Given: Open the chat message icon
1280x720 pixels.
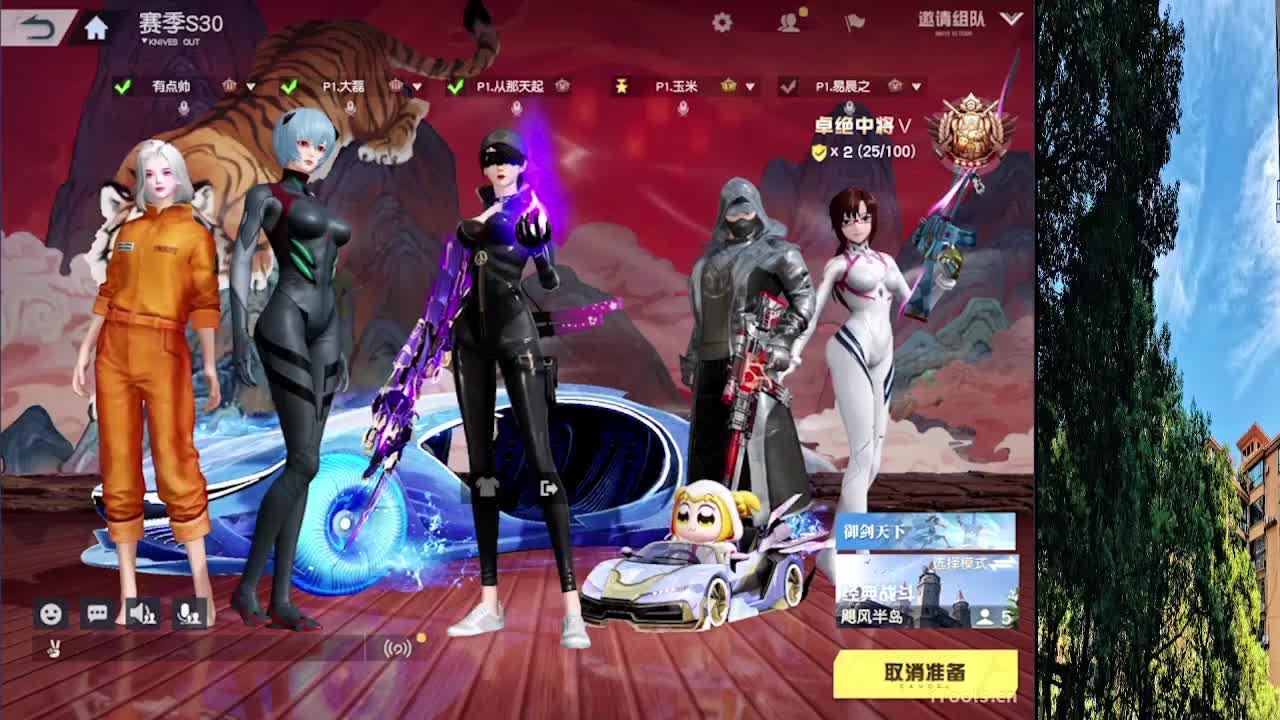Looking at the screenshot, I should pyautogui.click(x=97, y=611).
